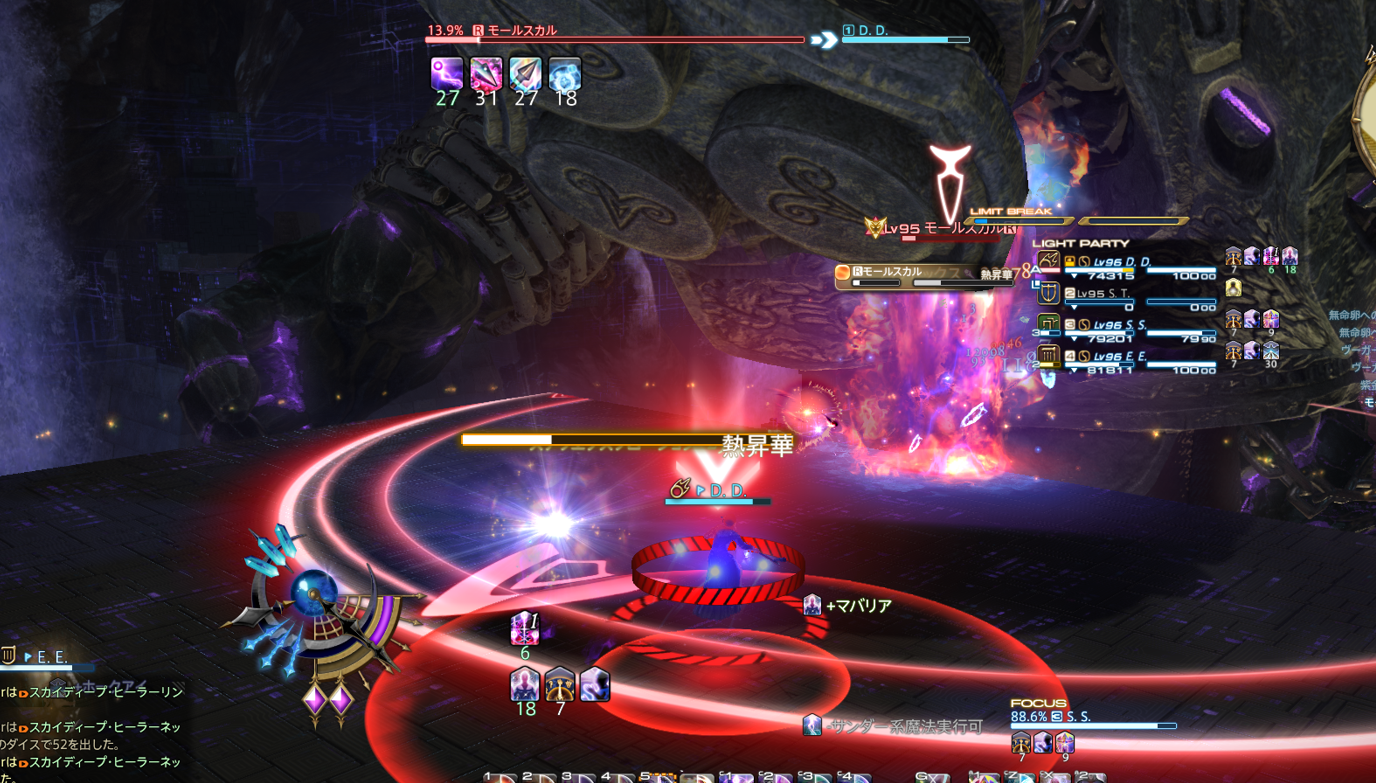Click the モールスカル target bar at top
Image resolution: width=1376 pixels, height=783 pixels.
614,36
